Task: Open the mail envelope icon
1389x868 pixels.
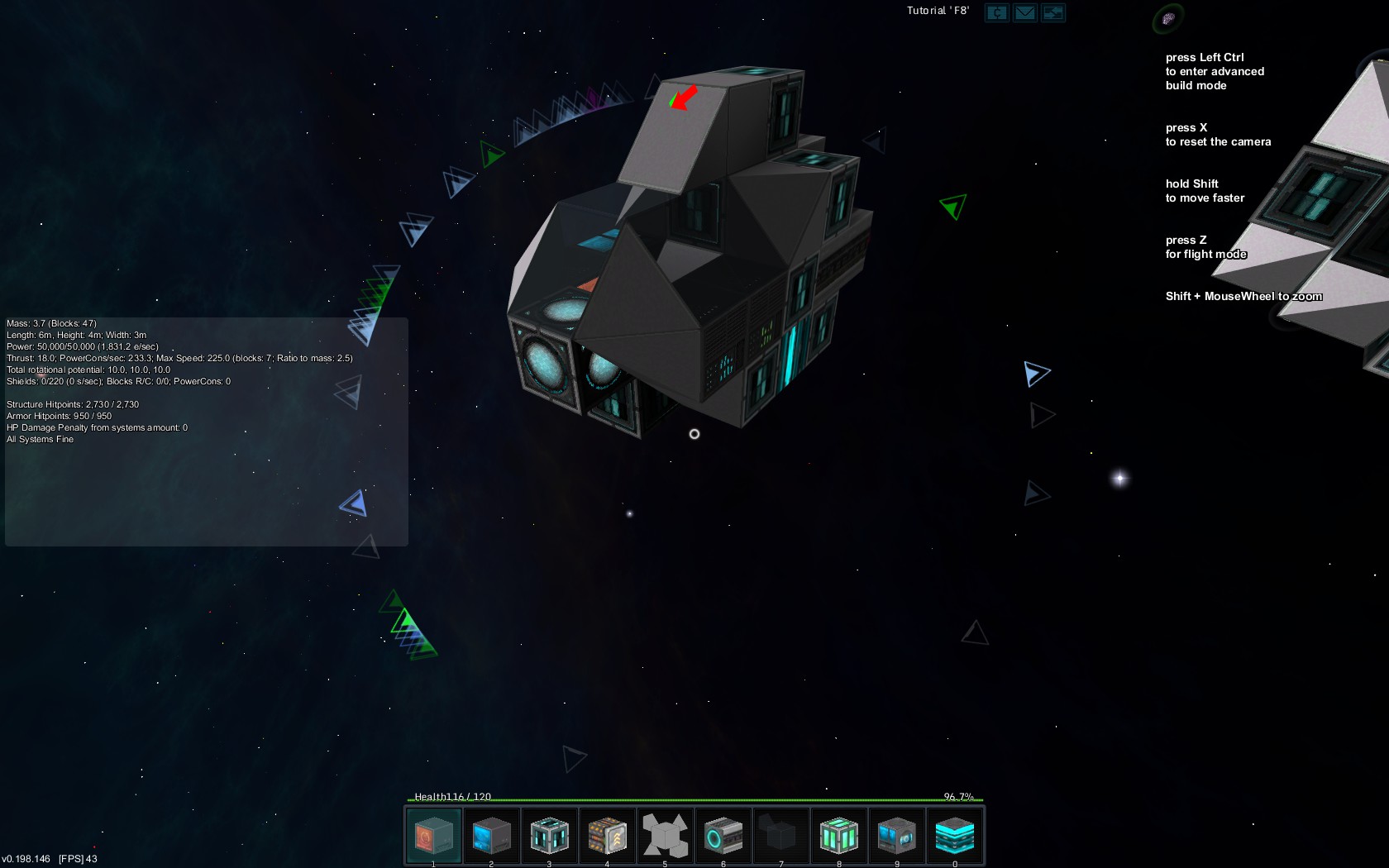Action: pyautogui.click(x=1025, y=12)
